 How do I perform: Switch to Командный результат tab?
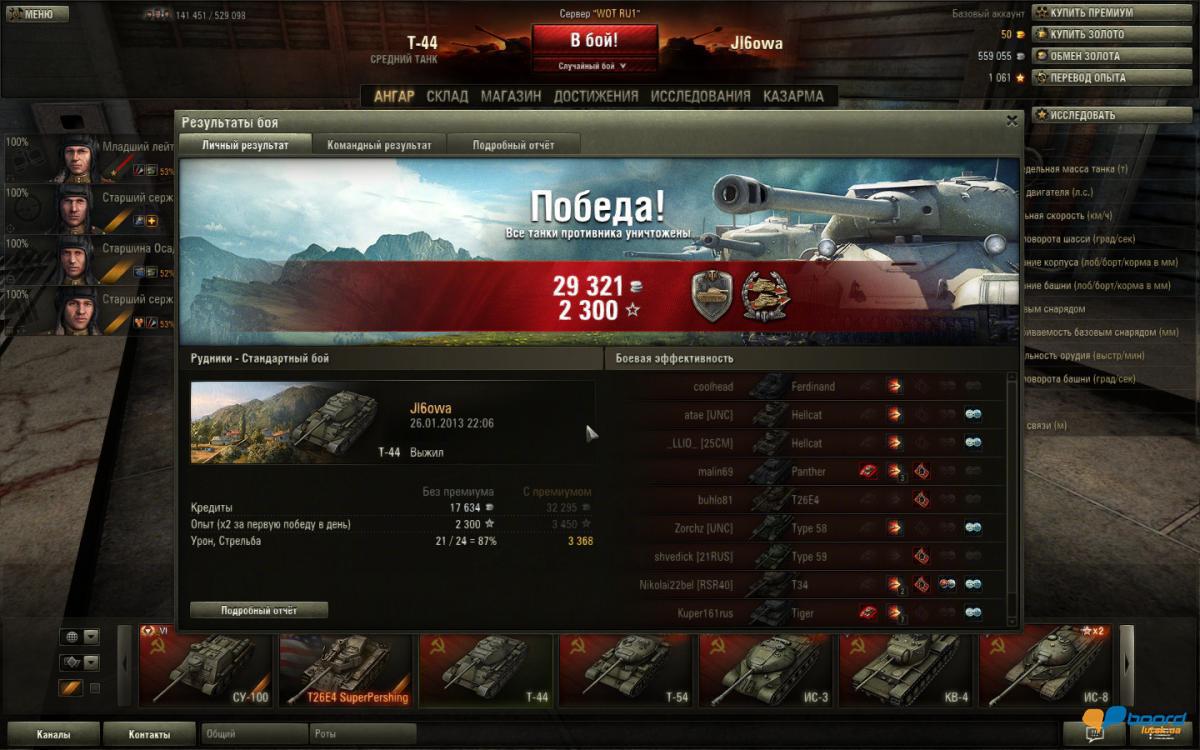379,145
